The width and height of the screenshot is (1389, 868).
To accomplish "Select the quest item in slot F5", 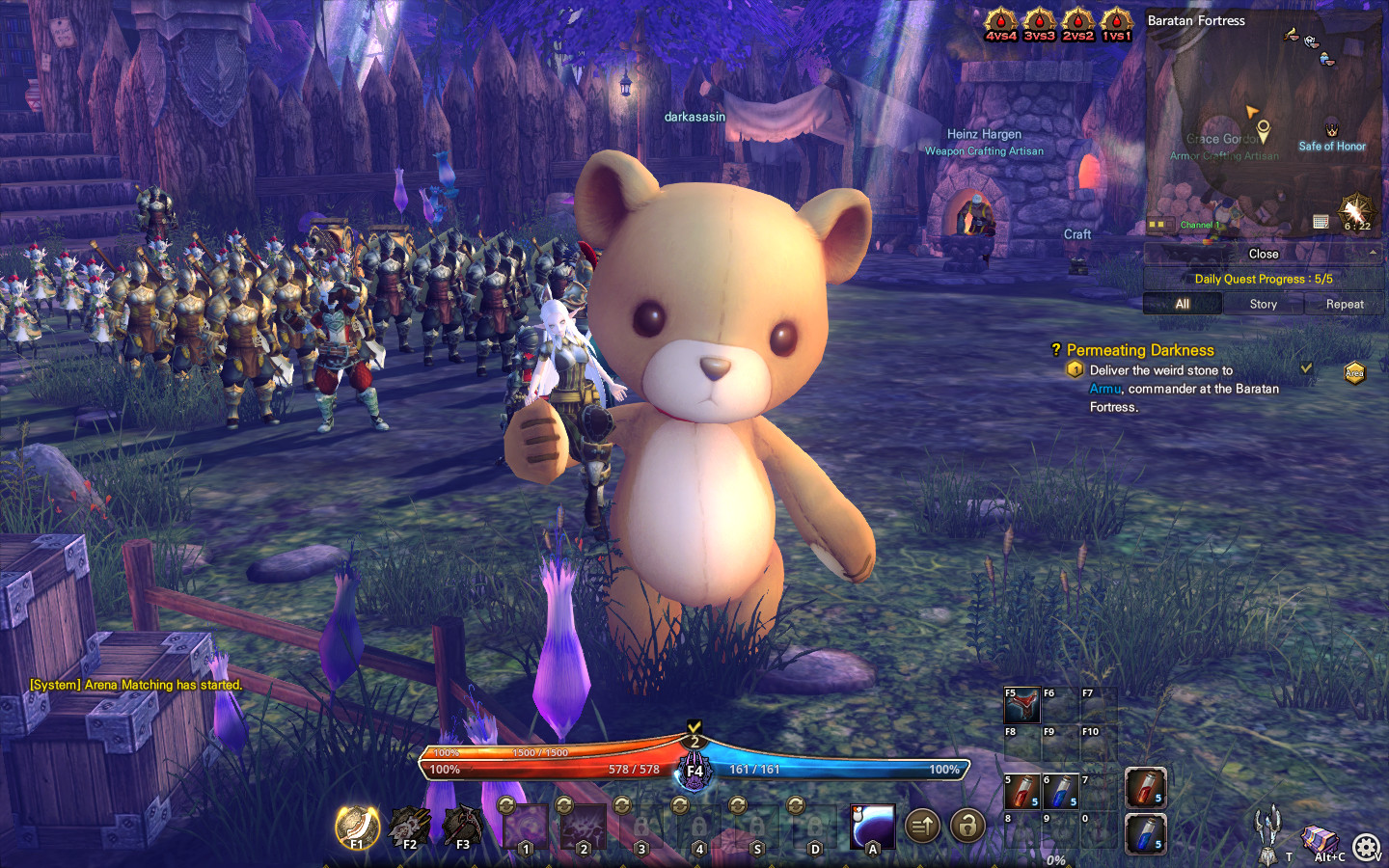I will click(x=1021, y=705).
